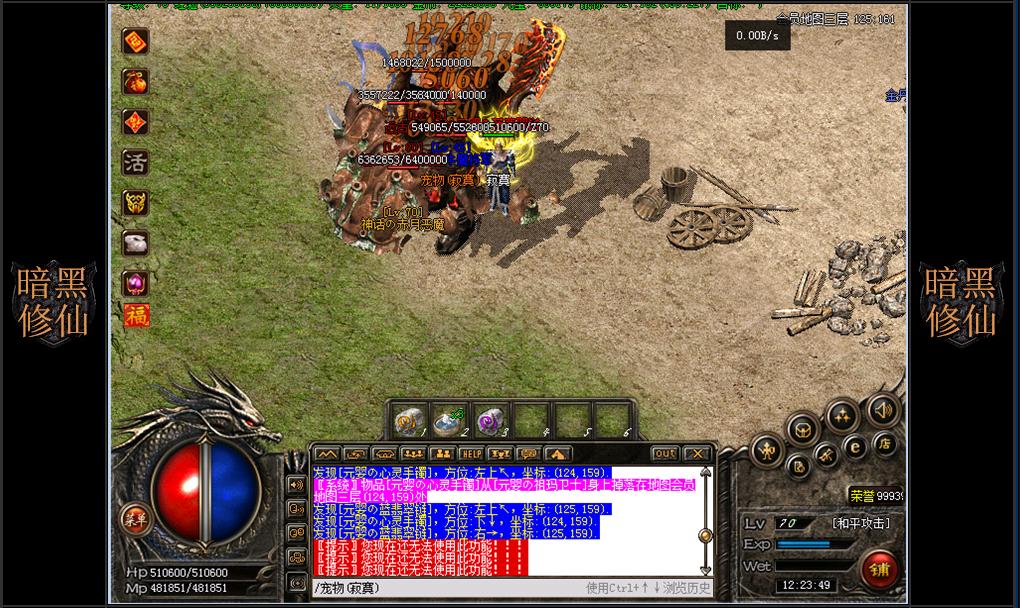This screenshot has height=608, width=1020.
Task: Open the four-star skills icon
Action: click(x=841, y=413)
